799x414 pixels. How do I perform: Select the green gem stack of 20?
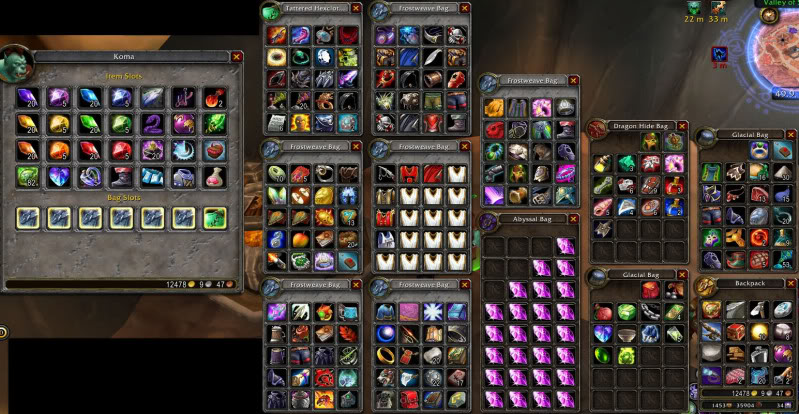(91, 124)
